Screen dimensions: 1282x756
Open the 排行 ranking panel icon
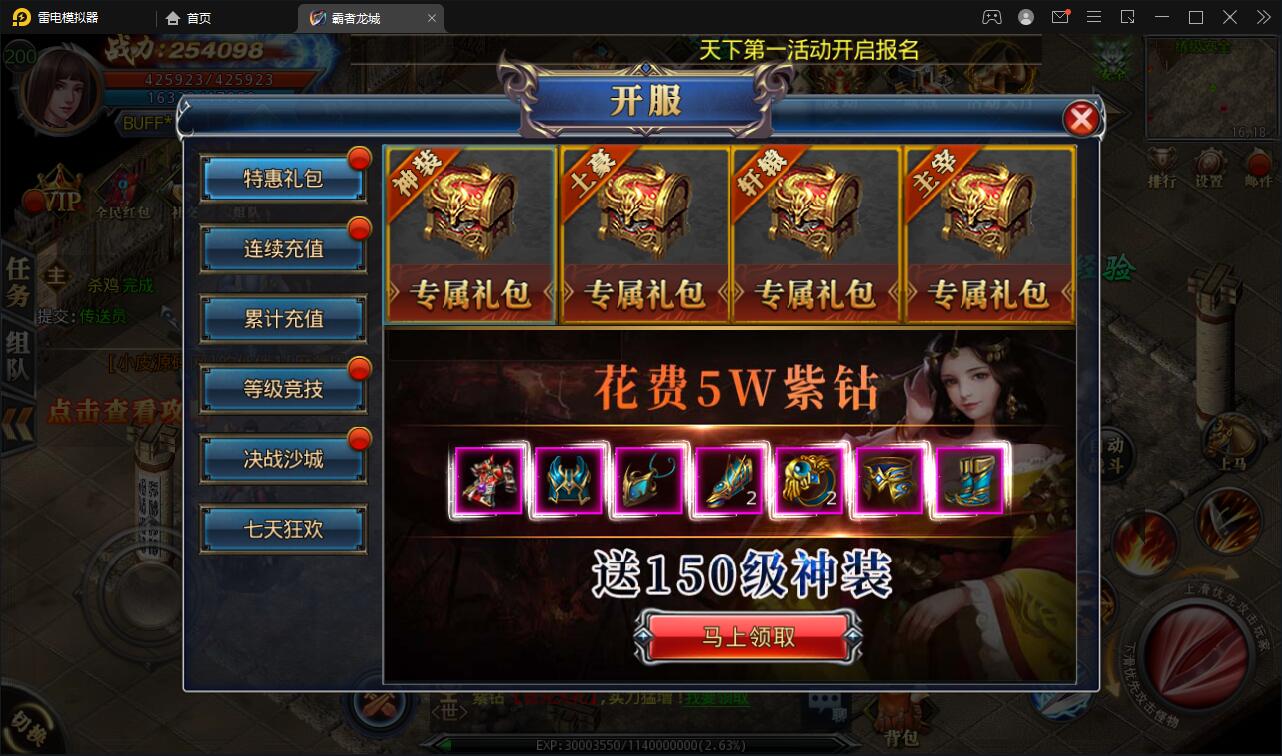(1162, 165)
